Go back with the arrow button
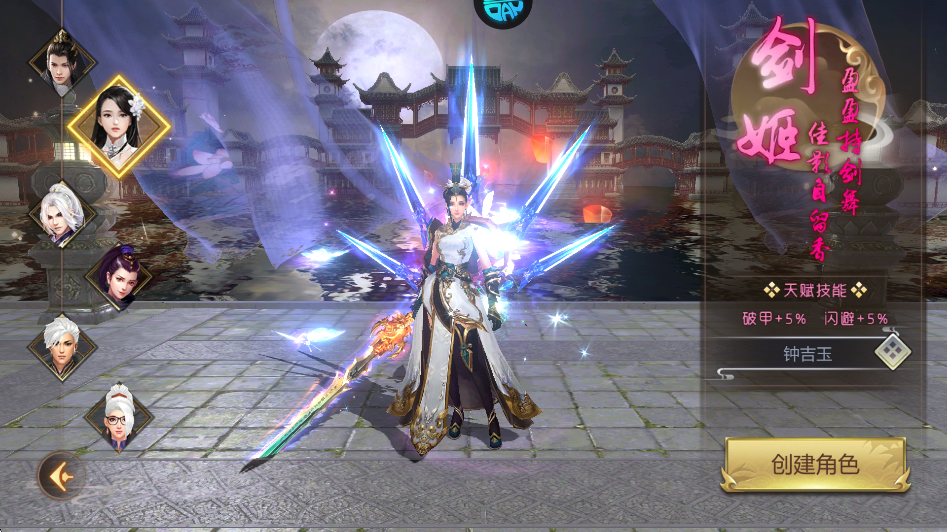947x532 pixels. coord(61,475)
